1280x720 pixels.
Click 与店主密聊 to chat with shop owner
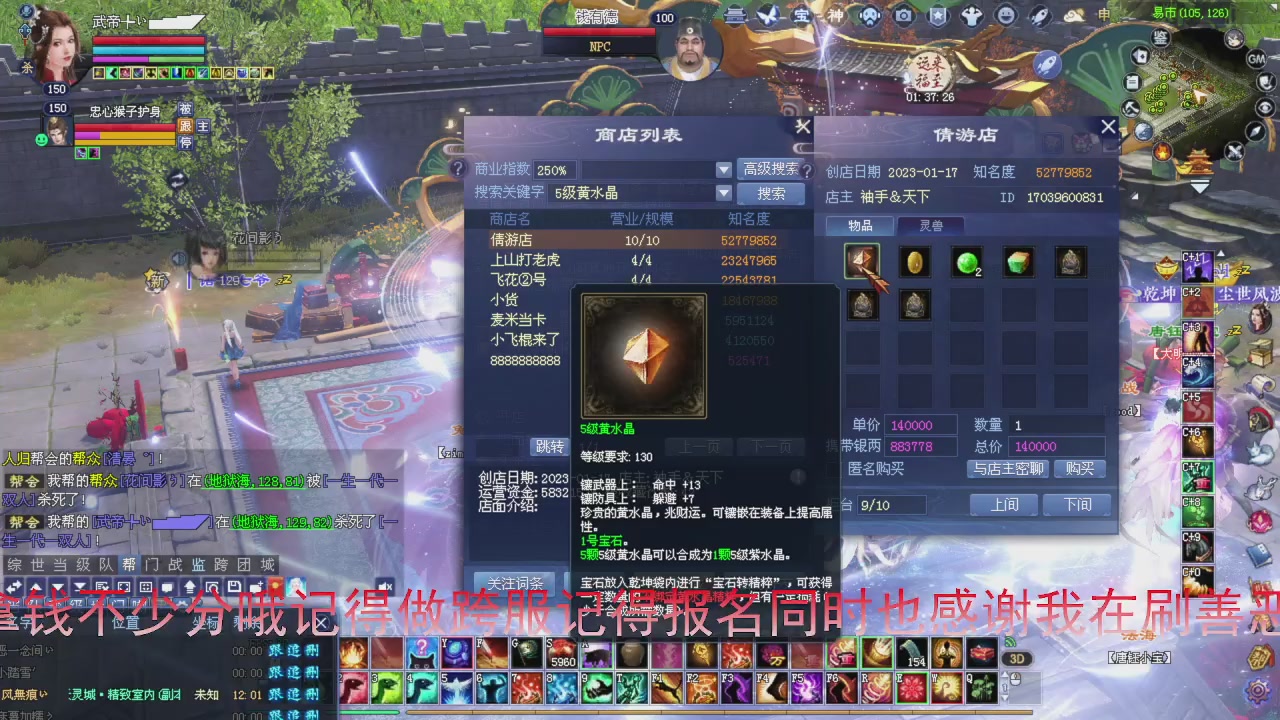pyautogui.click(x=1010, y=468)
